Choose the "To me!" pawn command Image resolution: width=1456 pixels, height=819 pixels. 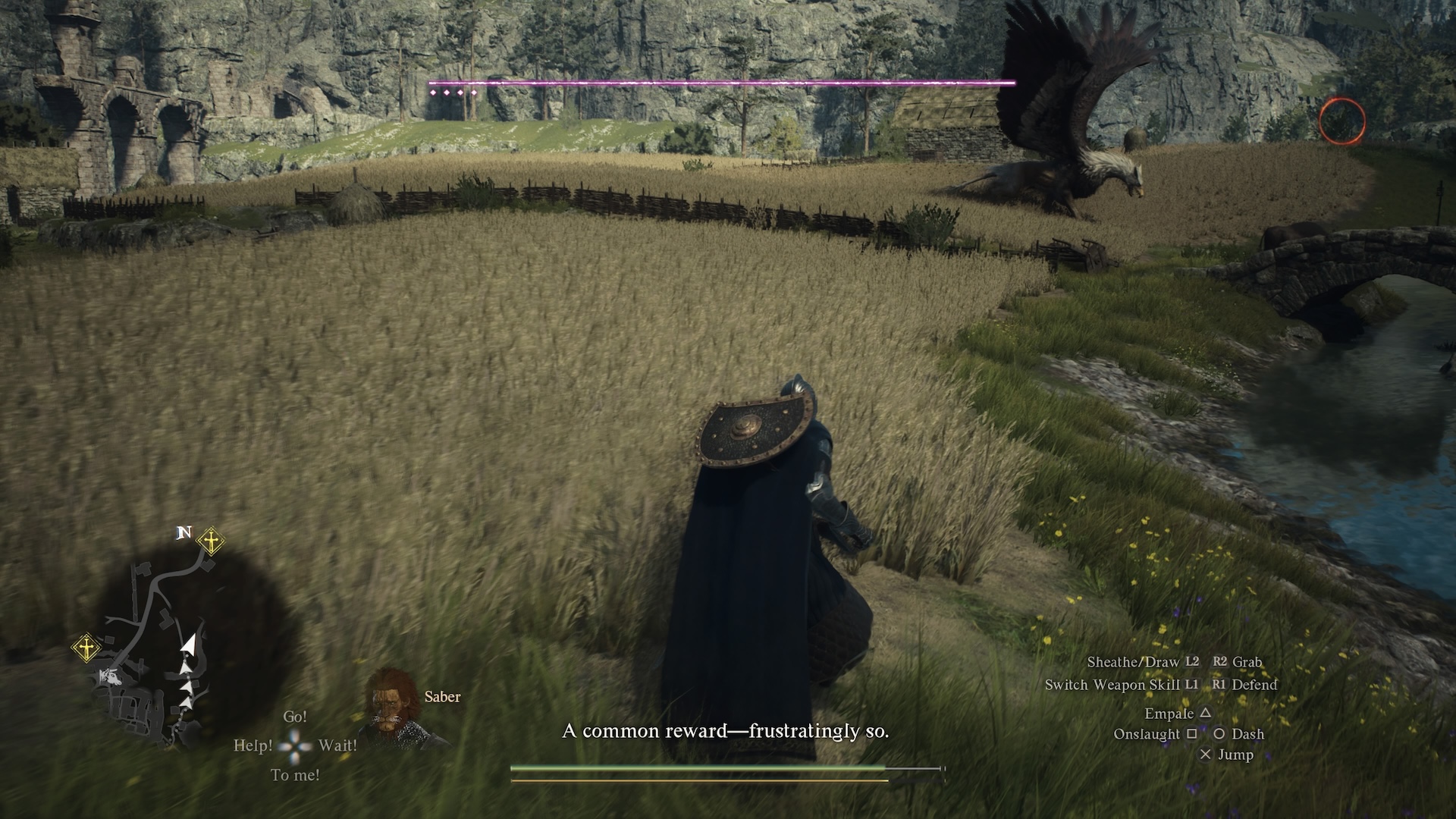pyautogui.click(x=295, y=775)
